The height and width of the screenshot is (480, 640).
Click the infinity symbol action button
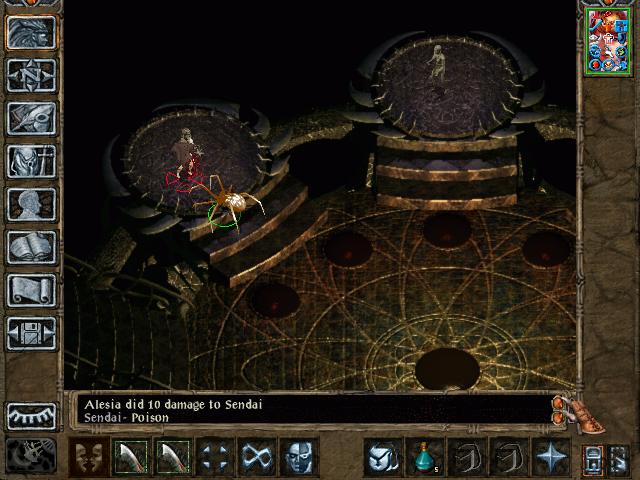[257, 458]
